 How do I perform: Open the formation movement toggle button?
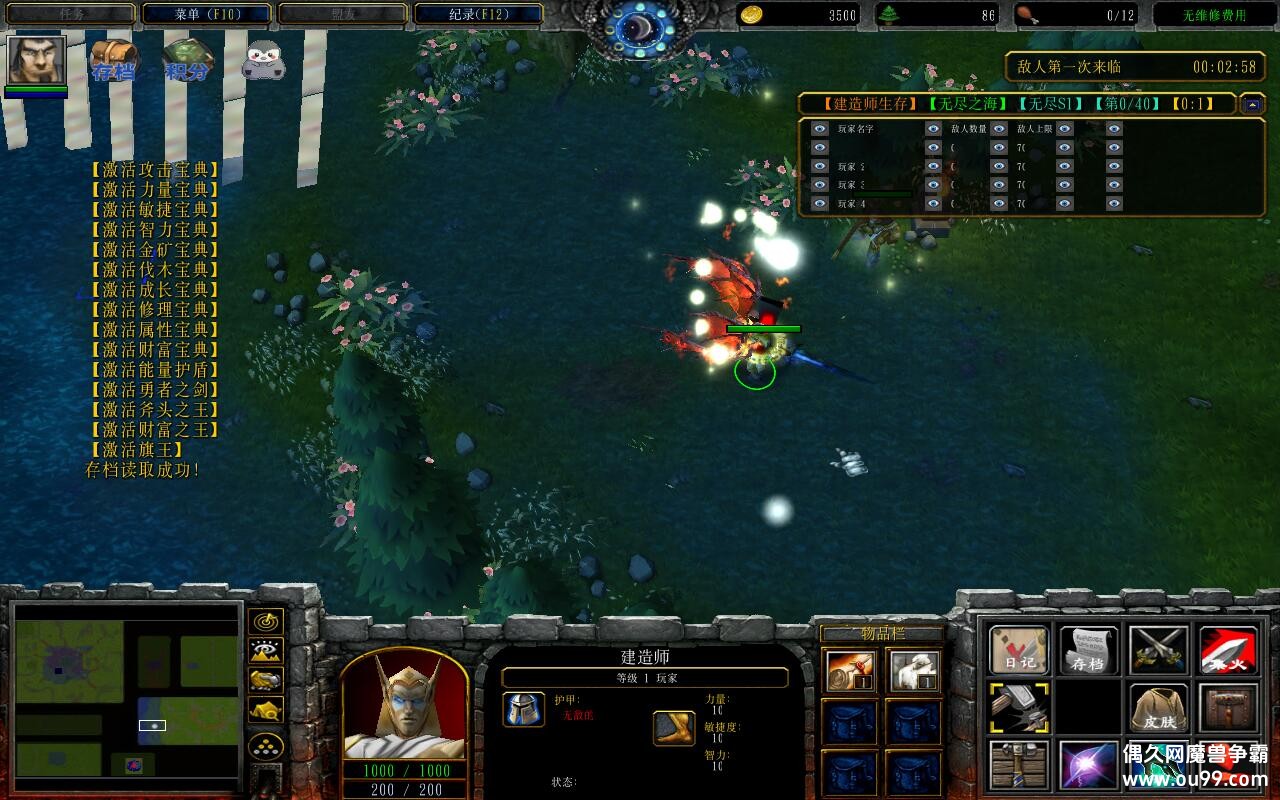coord(265,746)
